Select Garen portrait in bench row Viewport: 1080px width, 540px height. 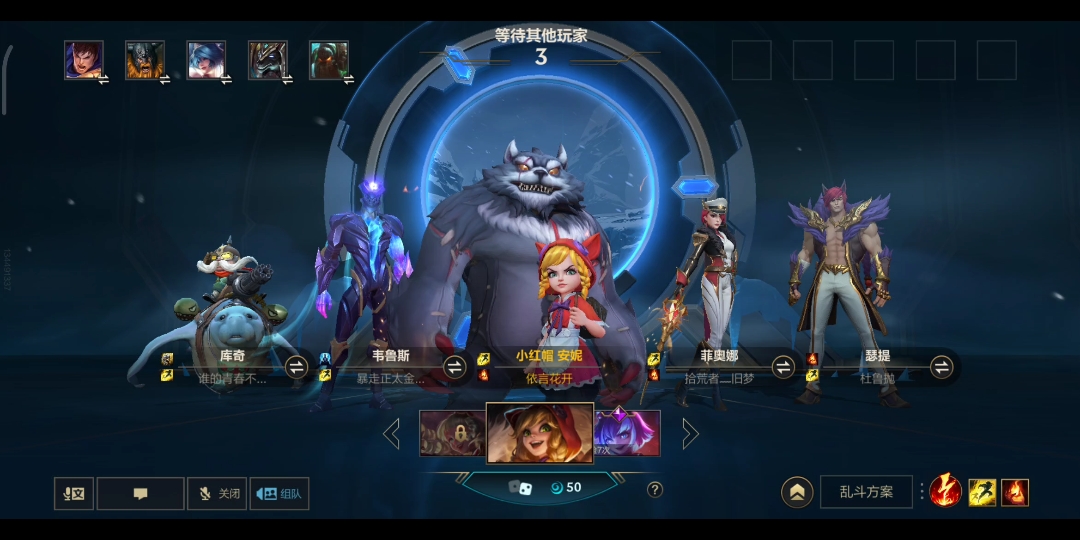(84, 60)
